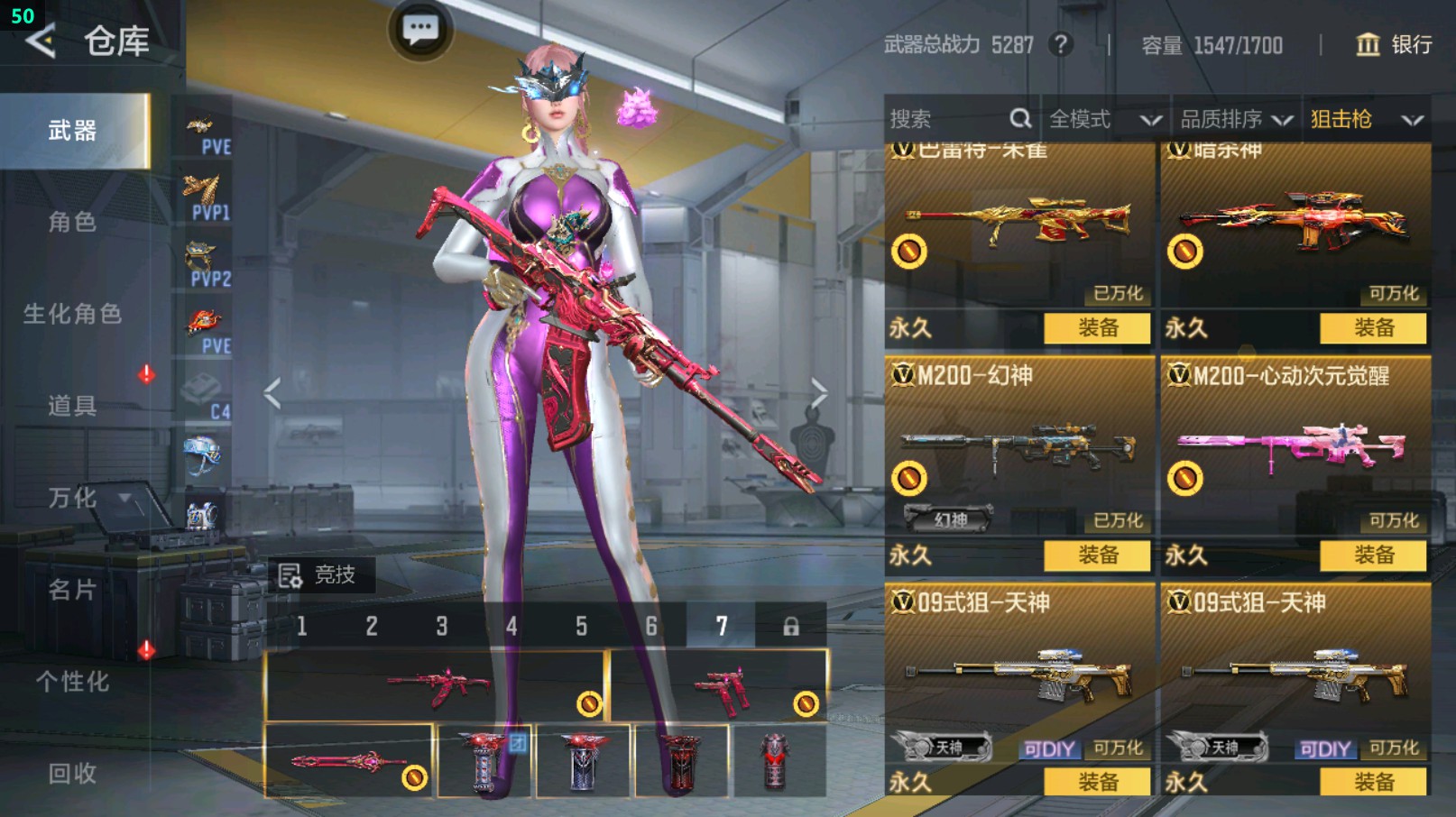Equip the M200-心动次元觉醒 sniper rifle
The height and width of the screenshot is (817, 1456).
coord(1373,555)
